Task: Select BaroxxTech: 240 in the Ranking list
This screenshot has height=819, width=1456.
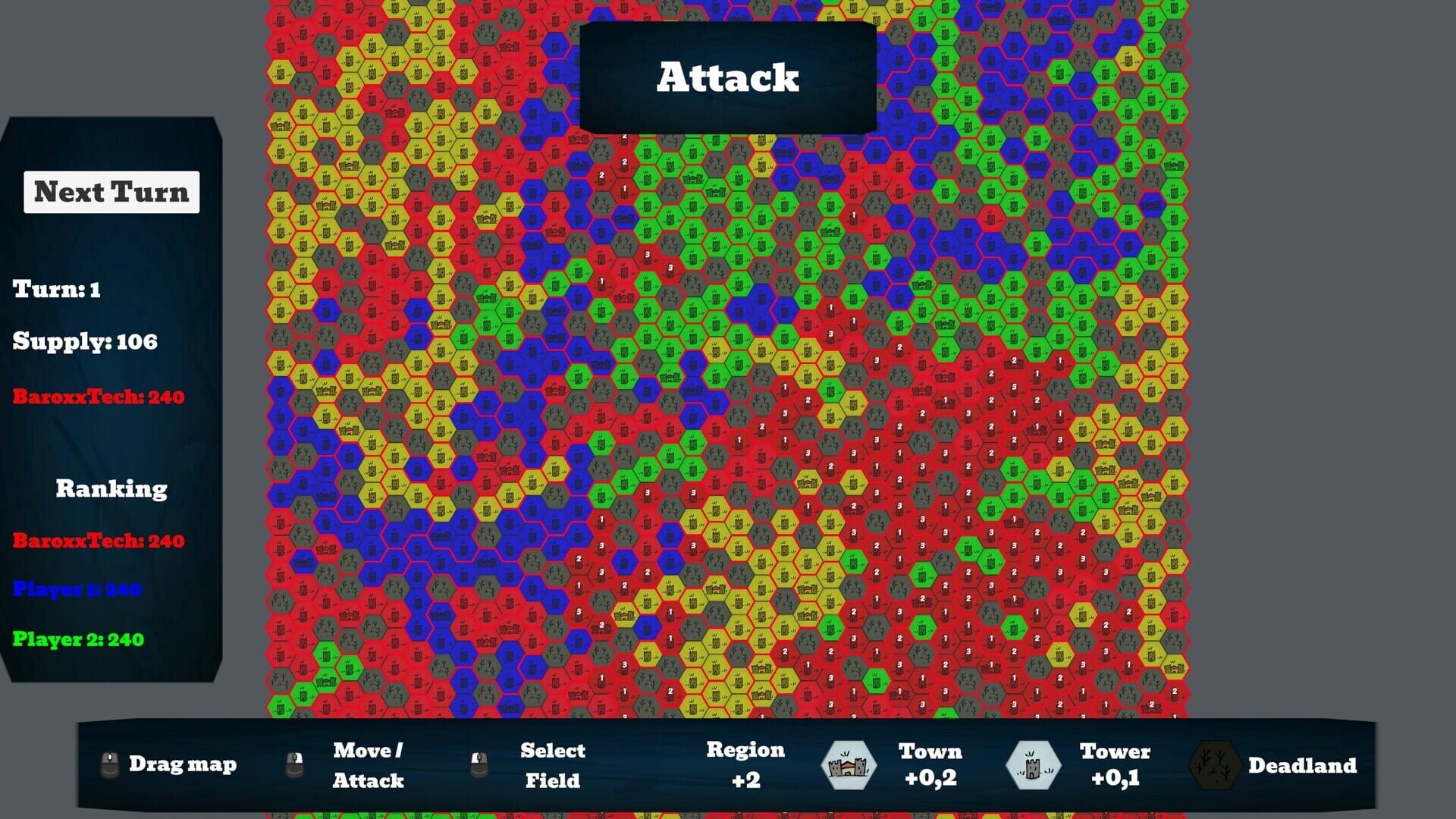Action: click(97, 541)
